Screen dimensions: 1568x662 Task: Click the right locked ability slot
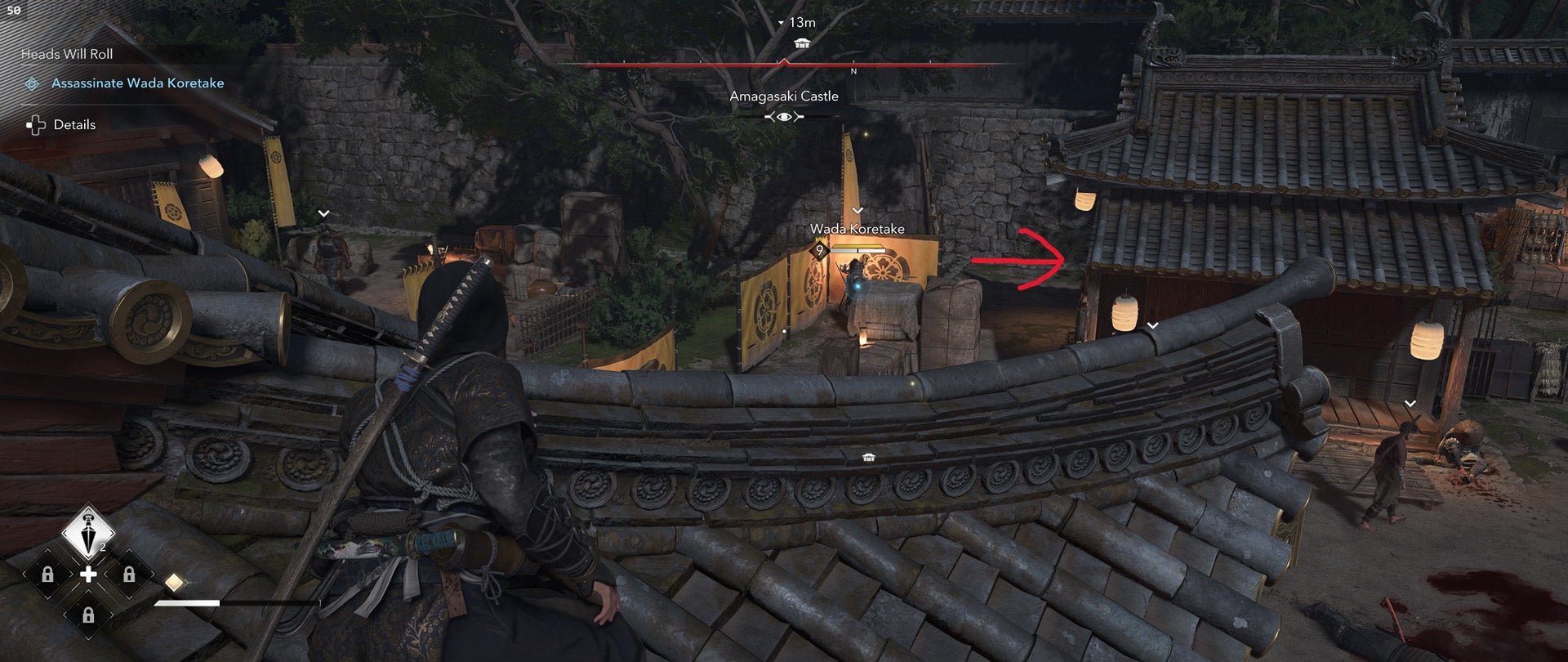coord(130,575)
